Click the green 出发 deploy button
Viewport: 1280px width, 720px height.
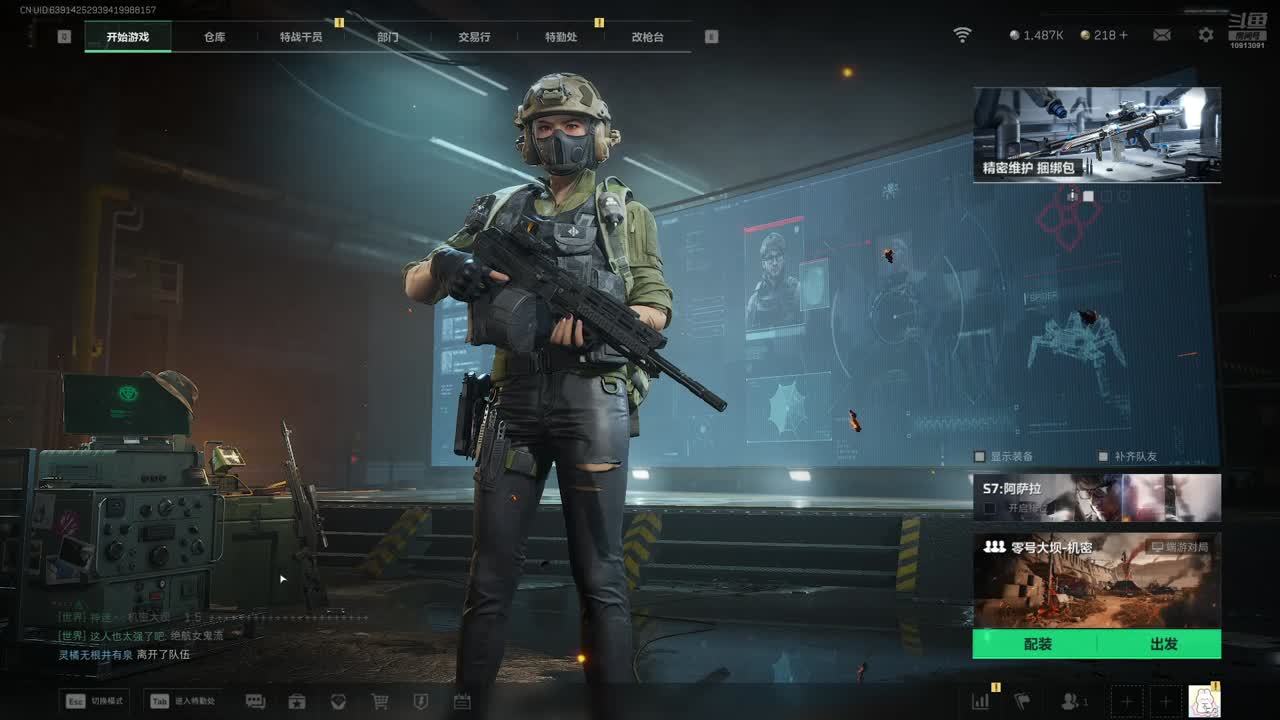pyautogui.click(x=1163, y=644)
